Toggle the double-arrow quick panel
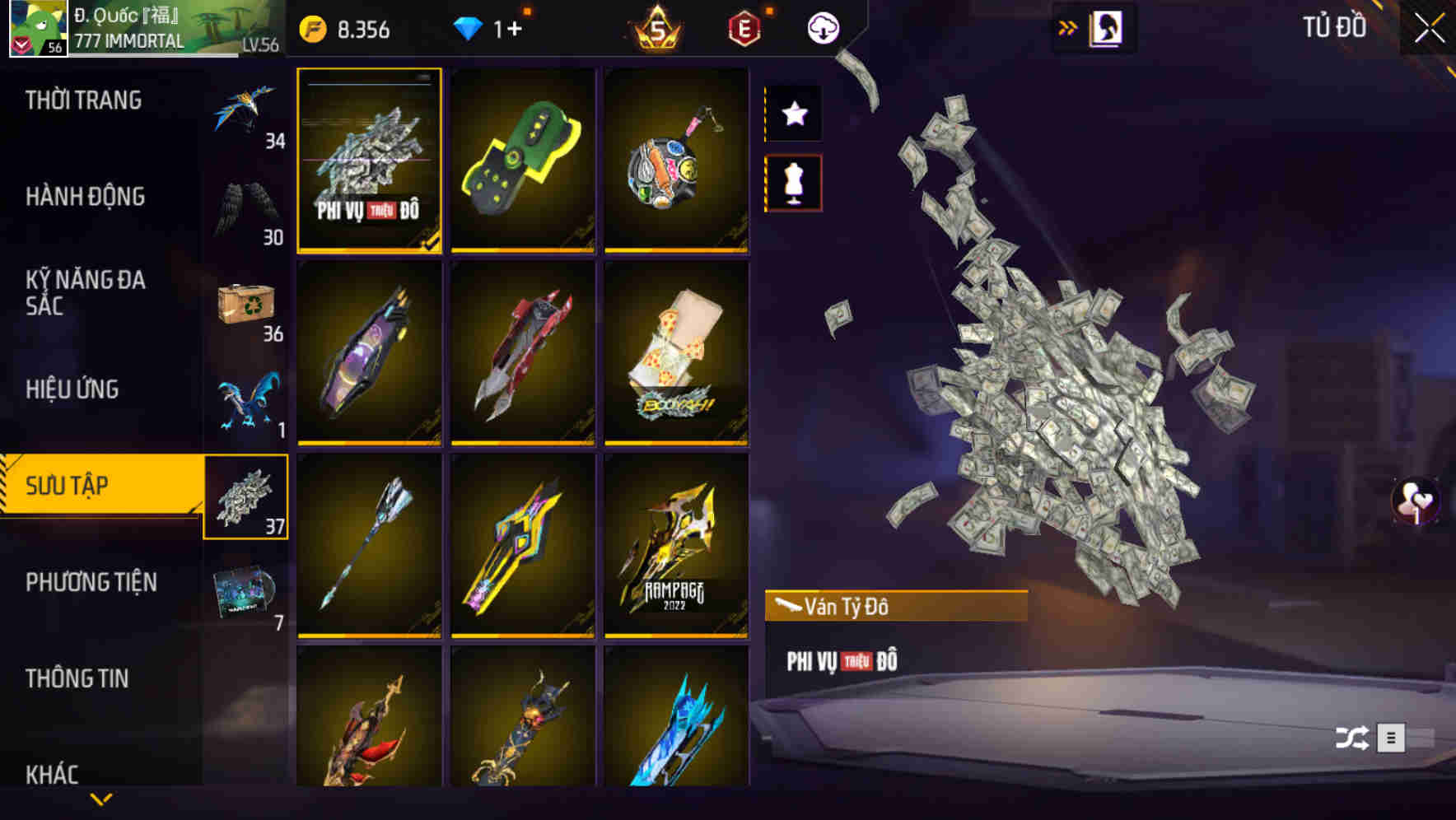 click(x=1068, y=26)
